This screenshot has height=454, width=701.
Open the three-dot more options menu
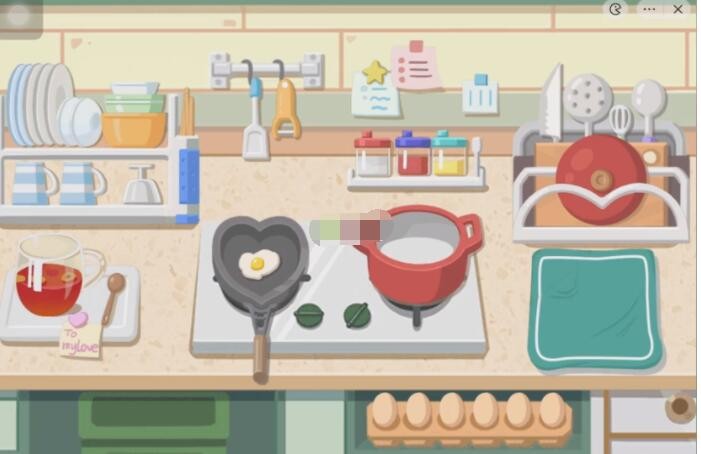(x=649, y=9)
